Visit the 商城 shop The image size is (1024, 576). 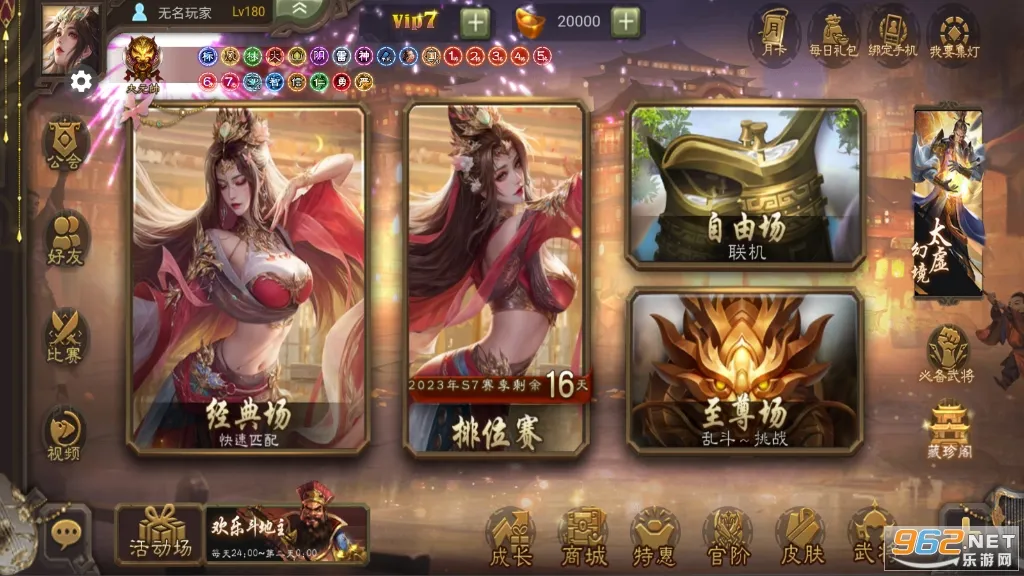[x=583, y=536]
